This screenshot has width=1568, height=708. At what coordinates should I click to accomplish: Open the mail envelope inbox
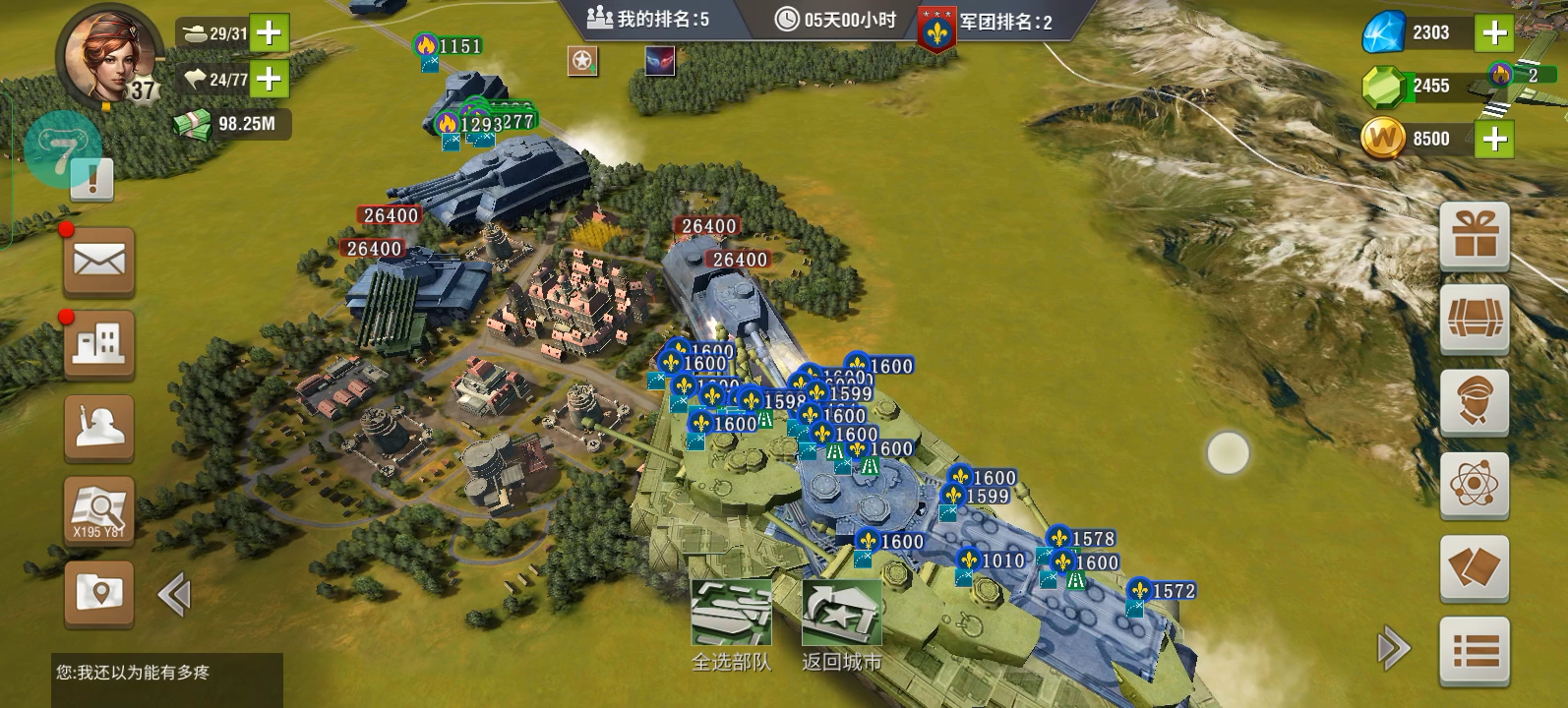coord(99,263)
